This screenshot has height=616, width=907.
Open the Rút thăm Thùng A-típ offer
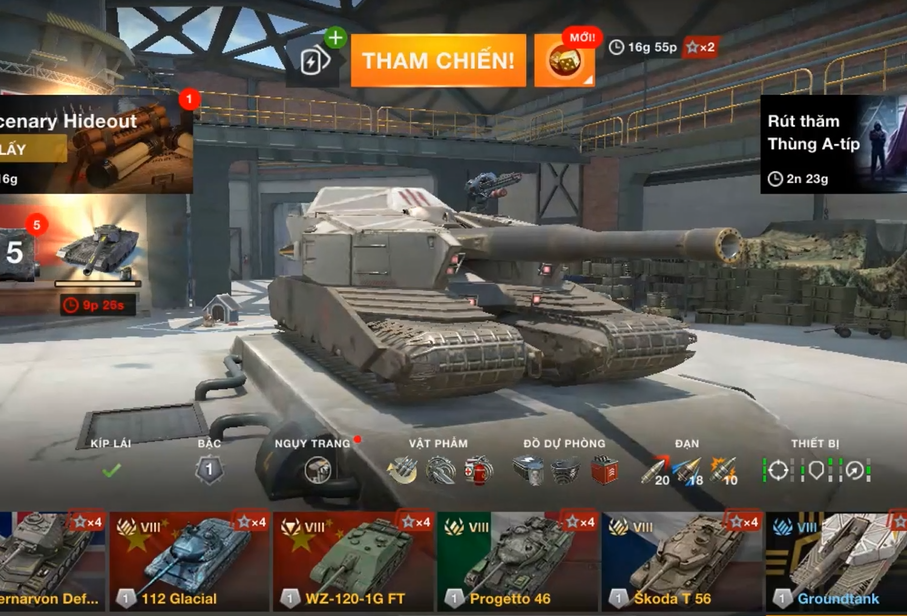point(832,143)
